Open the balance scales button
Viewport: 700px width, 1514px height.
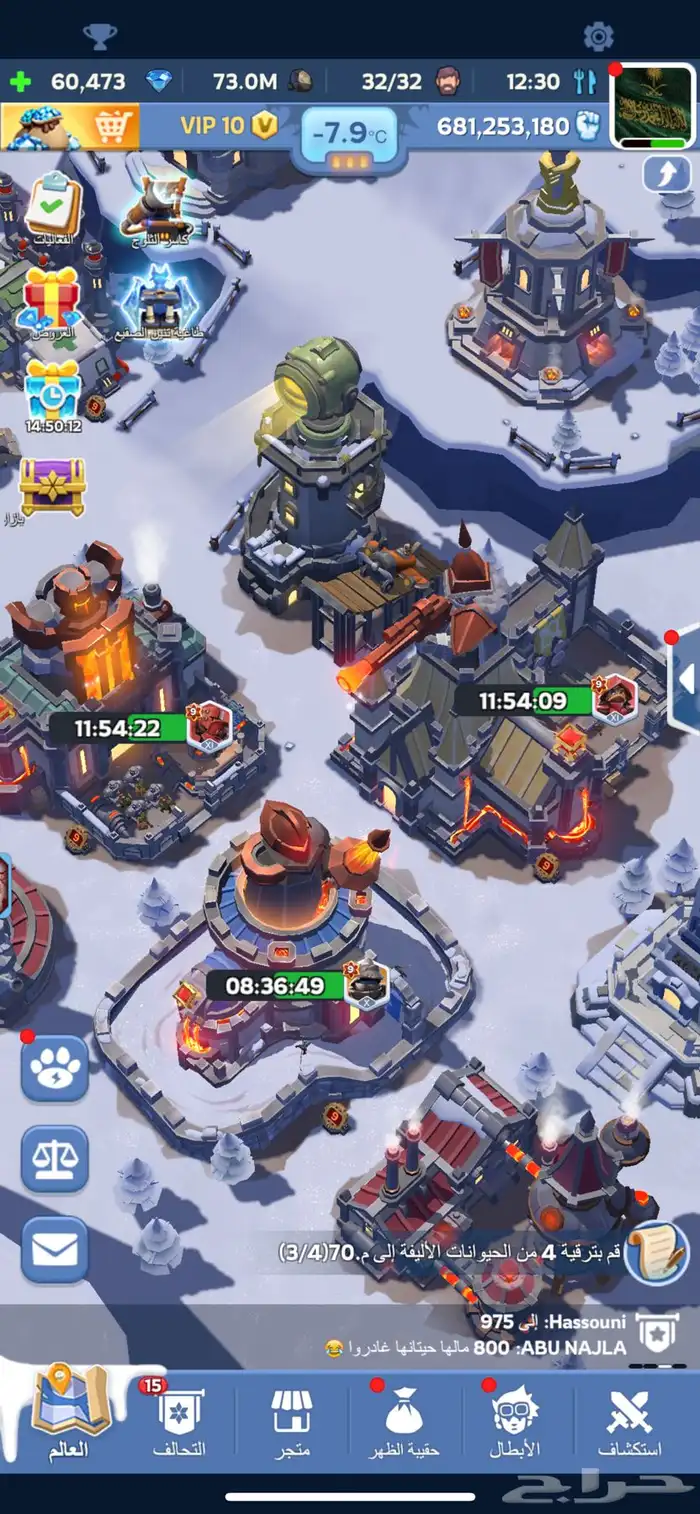point(55,1159)
